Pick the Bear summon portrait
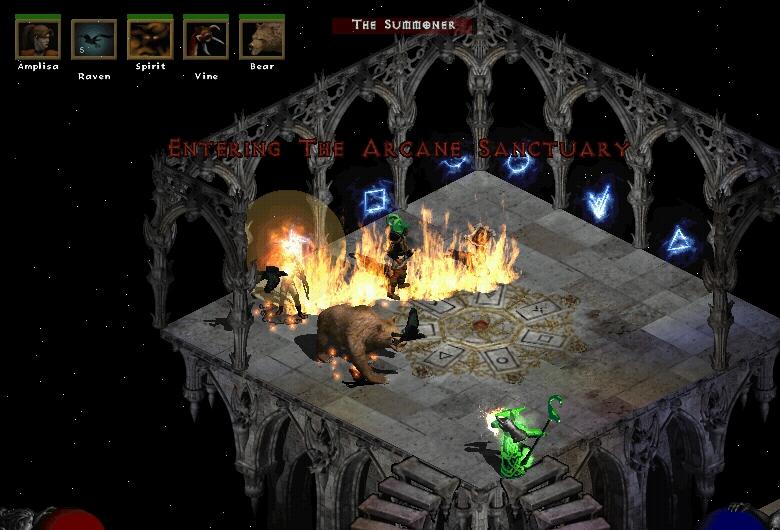The height and width of the screenshot is (530, 780). click(x=262, y=39)
